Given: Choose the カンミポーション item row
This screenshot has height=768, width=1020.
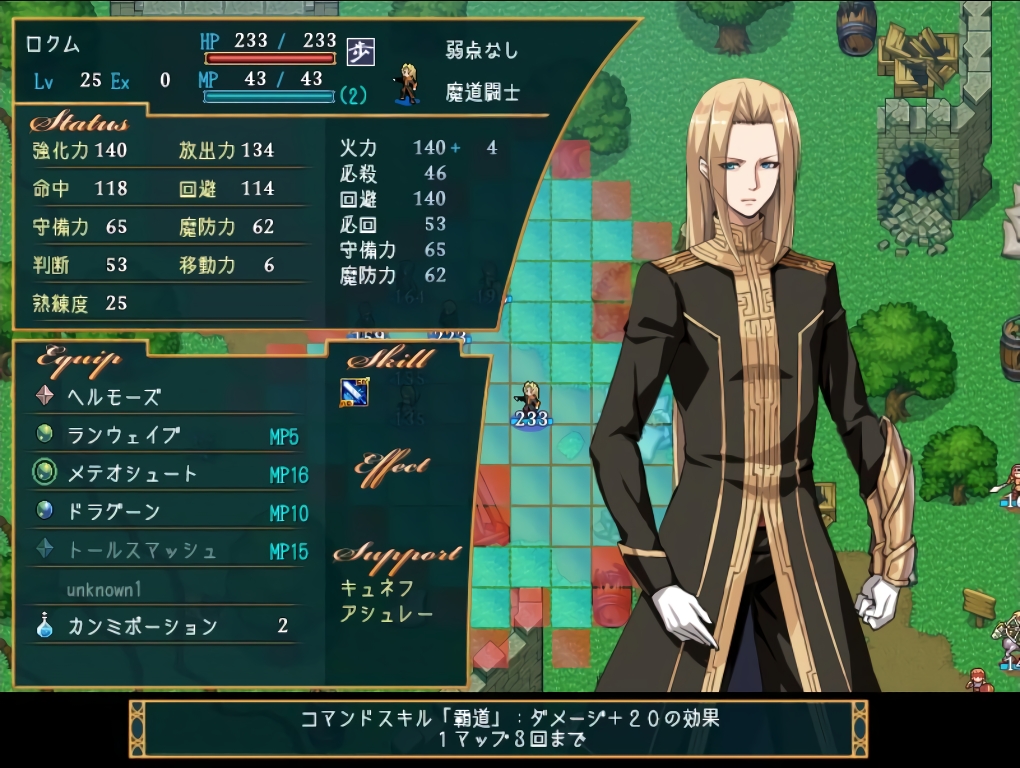Looking at the screenshot, I should 142,627.
